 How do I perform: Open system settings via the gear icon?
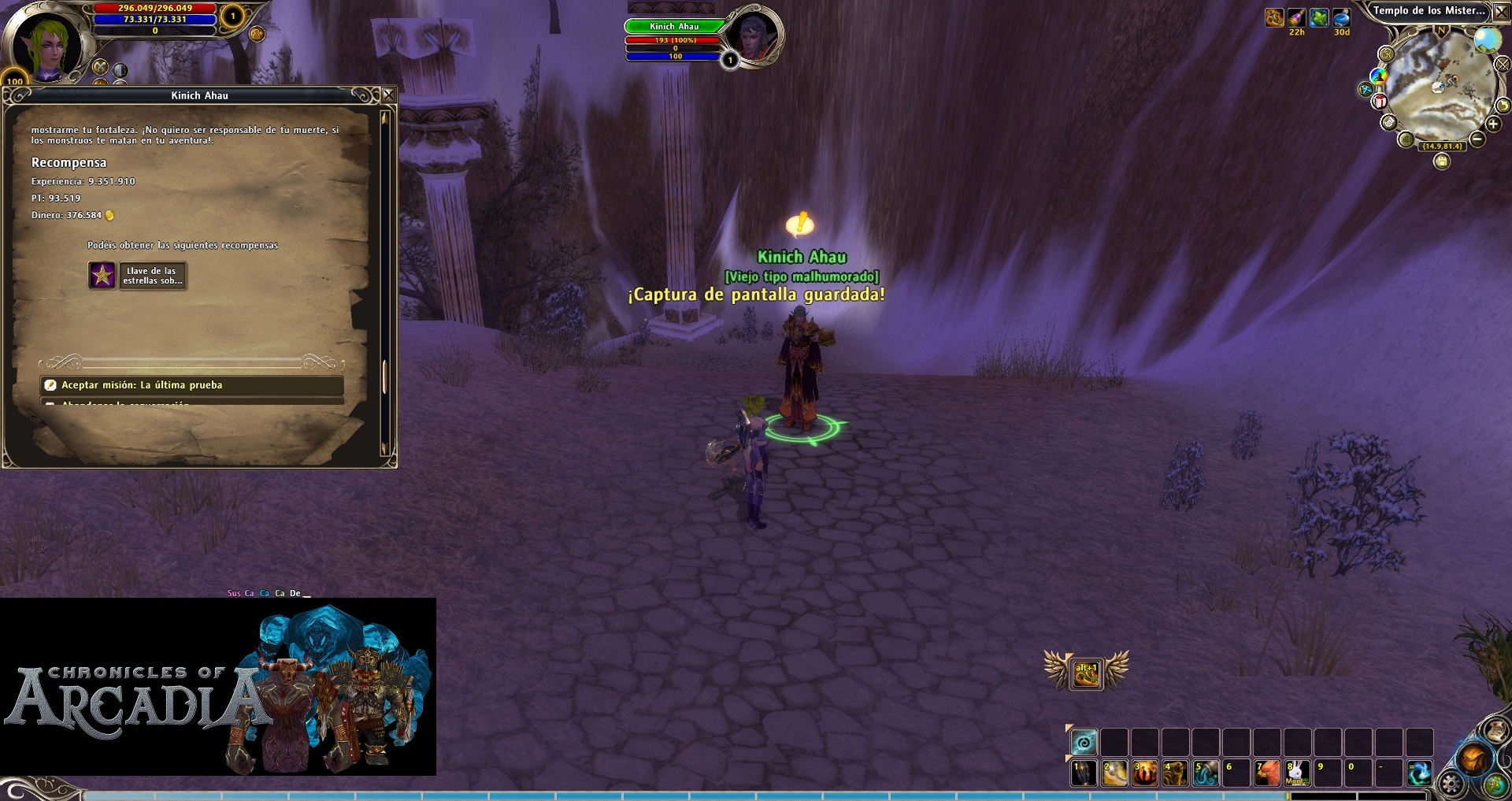click(1450, 783)
